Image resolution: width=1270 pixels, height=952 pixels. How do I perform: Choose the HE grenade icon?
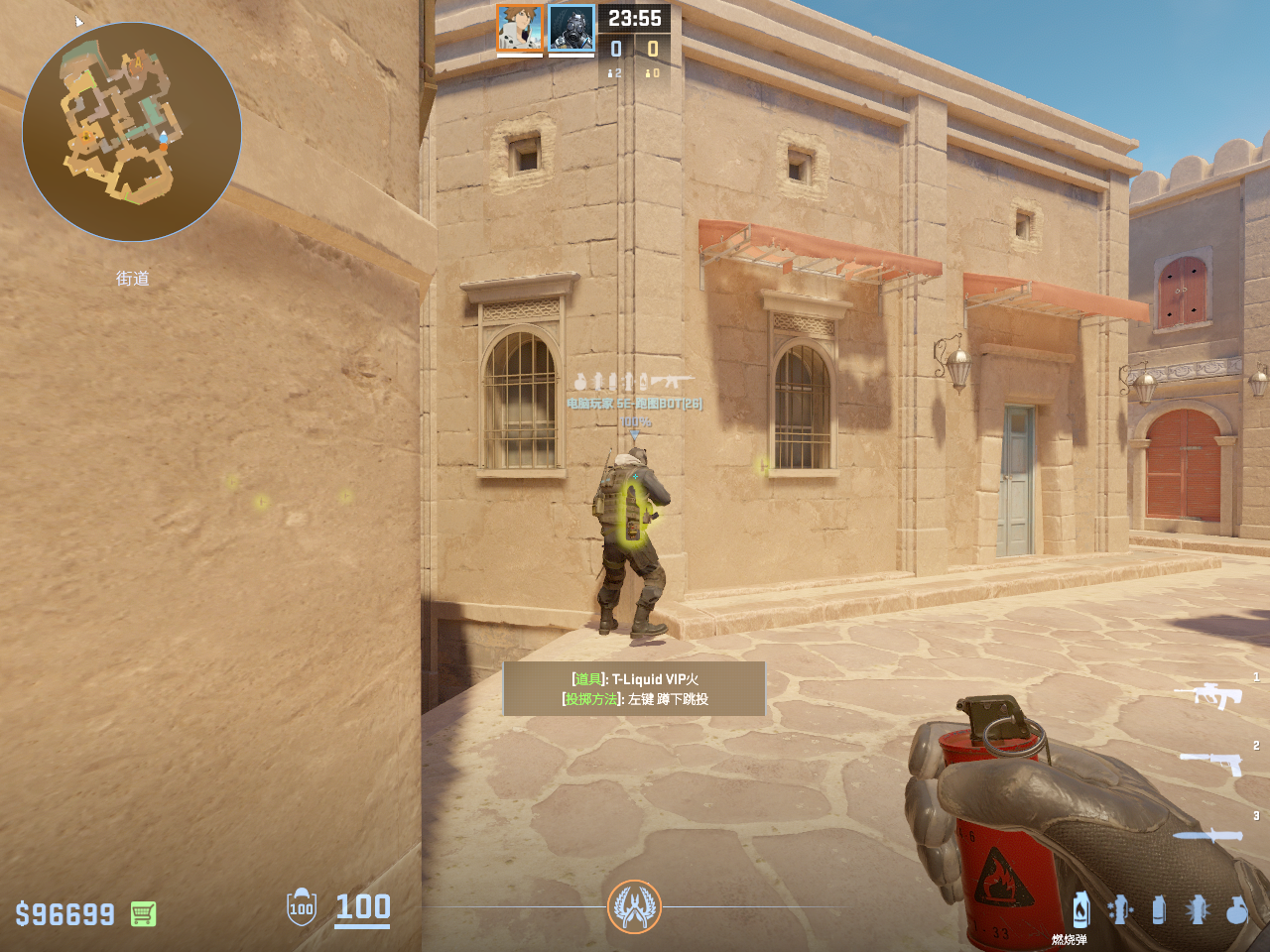tap(1236, 909)
